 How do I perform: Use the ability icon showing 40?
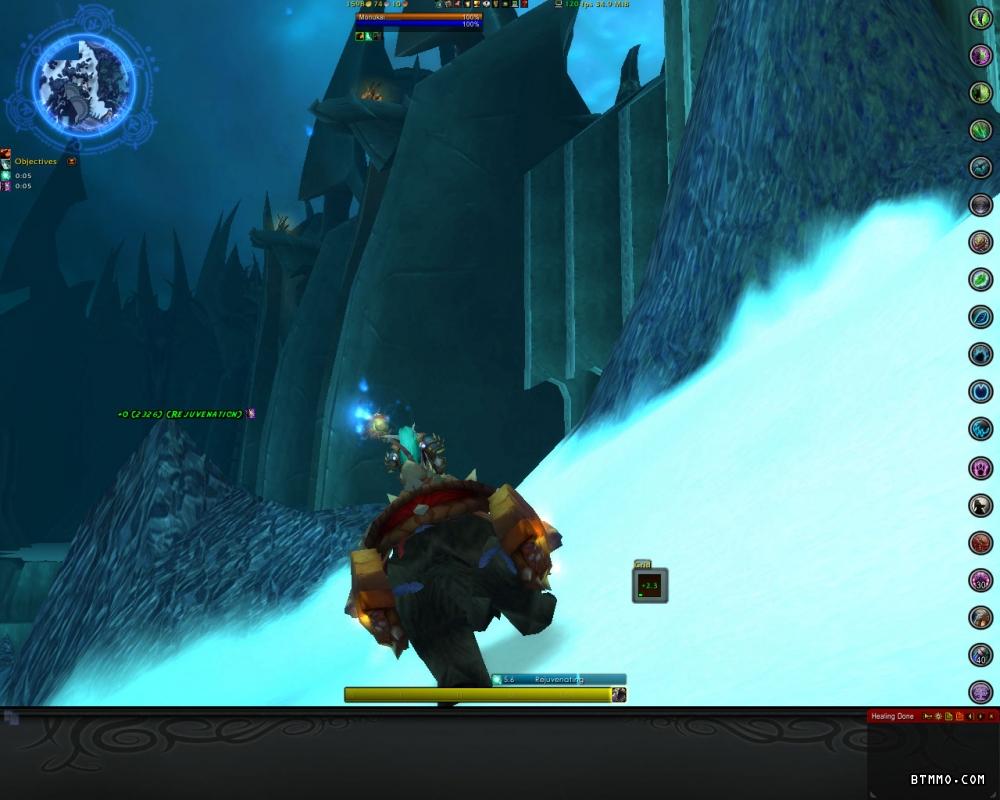click(x=981, y=655)
